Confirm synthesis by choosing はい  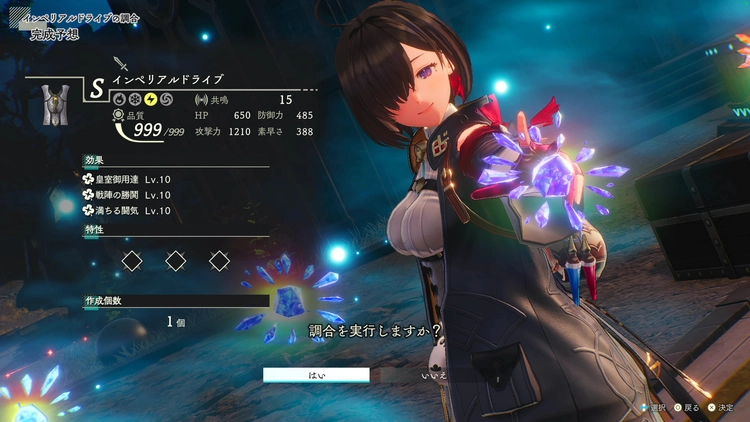316,375
